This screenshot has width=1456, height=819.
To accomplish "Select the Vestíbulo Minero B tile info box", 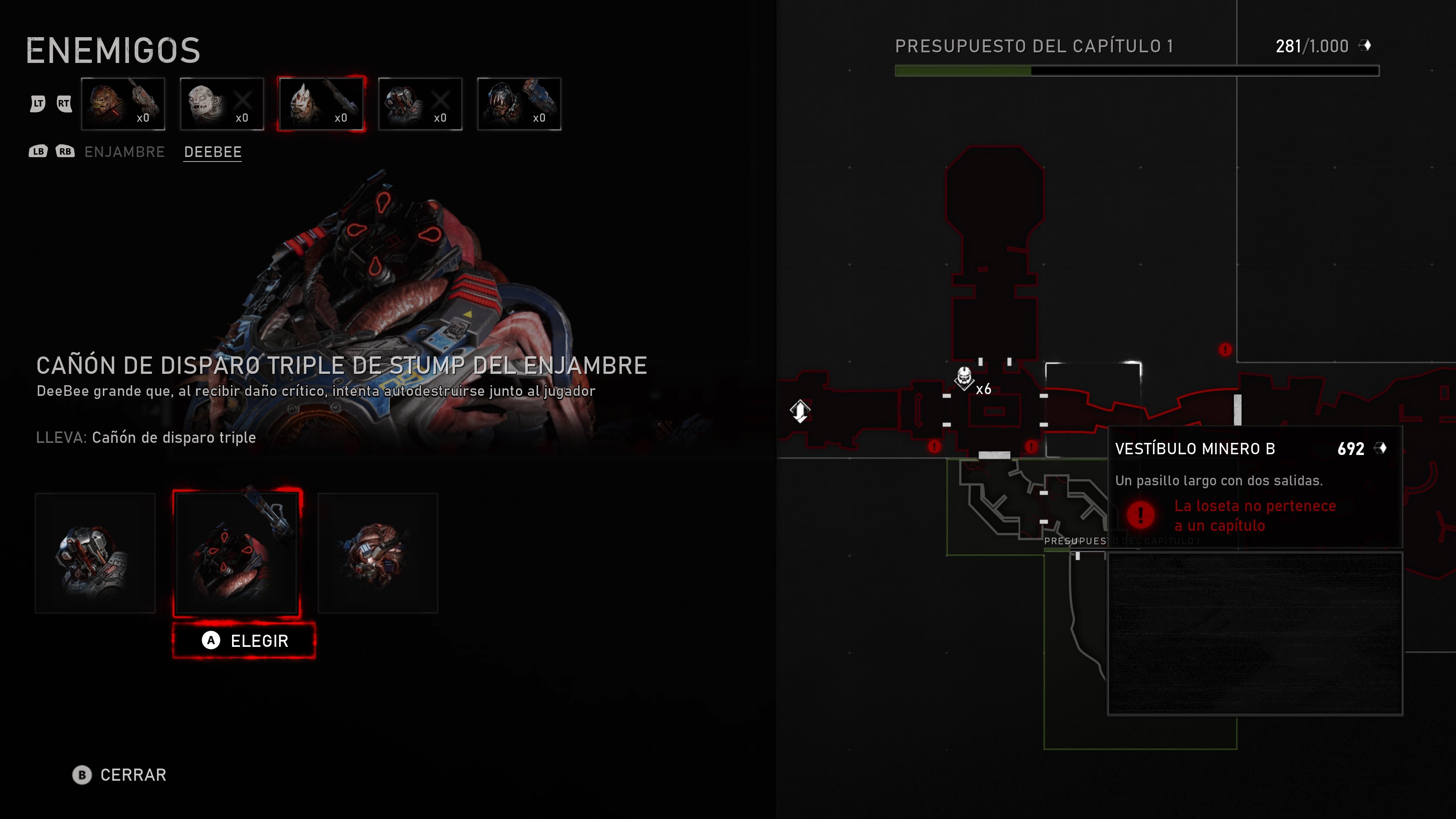I will pos(1254,486).
